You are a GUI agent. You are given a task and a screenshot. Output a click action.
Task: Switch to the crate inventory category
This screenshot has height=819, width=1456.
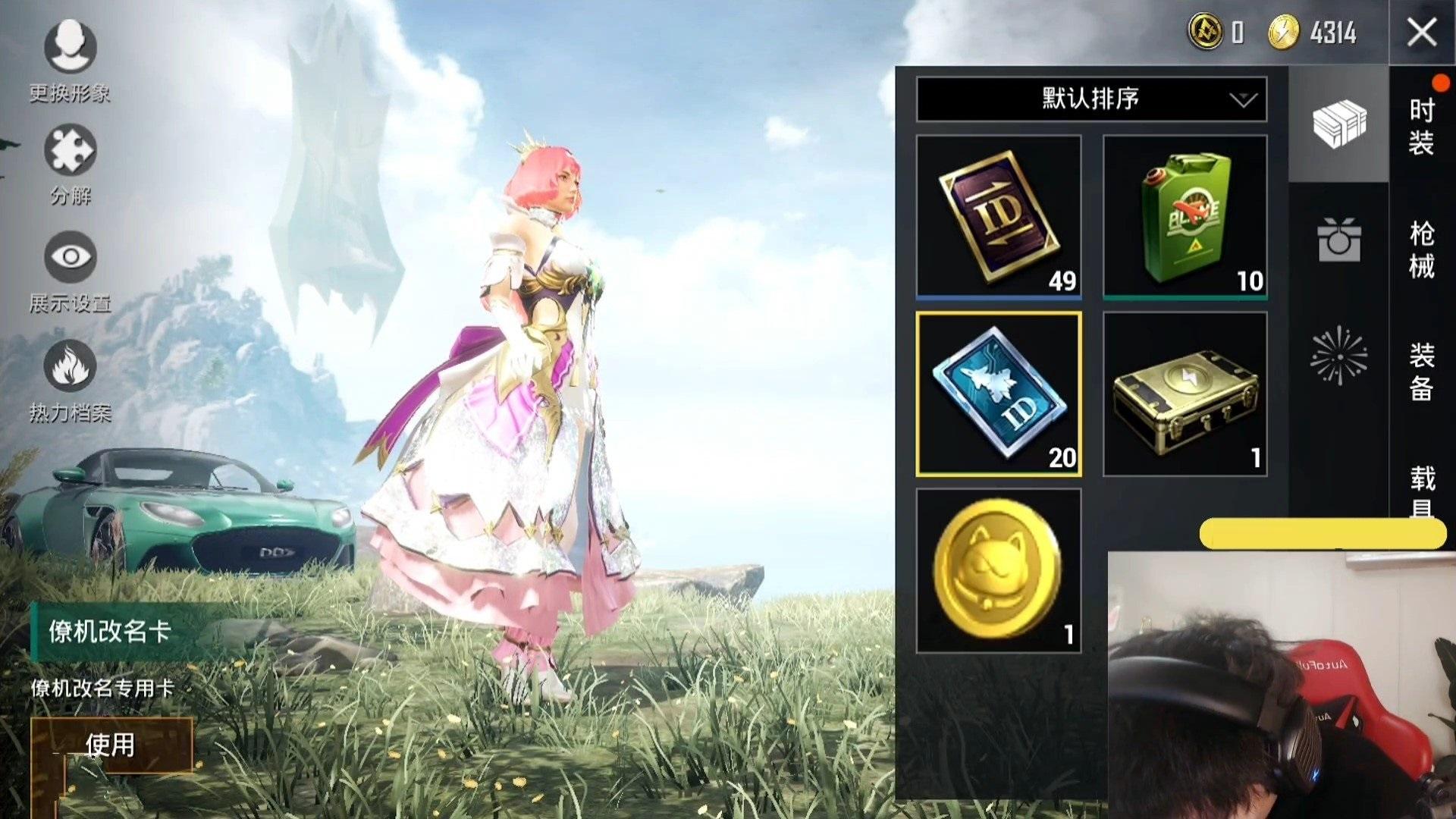1338,124
